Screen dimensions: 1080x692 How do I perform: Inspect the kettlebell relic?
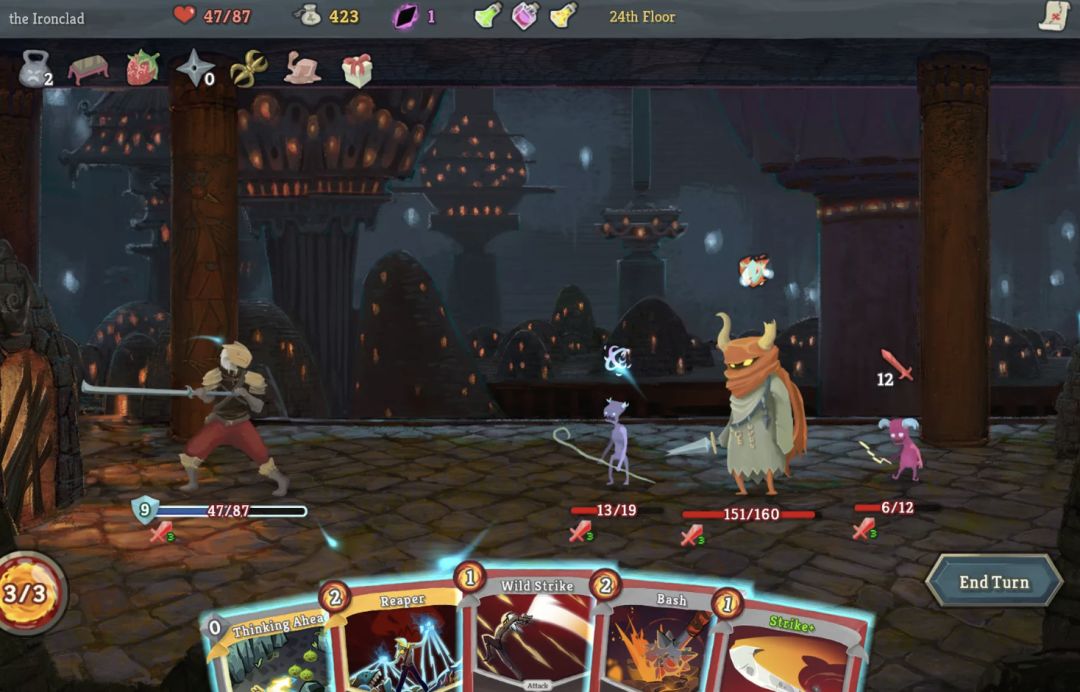click(x=34, y=69)
